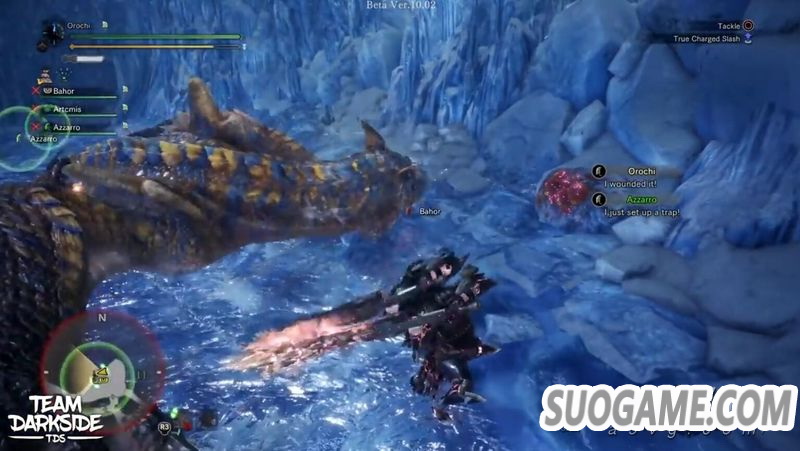Click the SUOGAME.COM watermark
This screenshot has height=451, width=800.
pyautogui.click(x=668, y=407)
